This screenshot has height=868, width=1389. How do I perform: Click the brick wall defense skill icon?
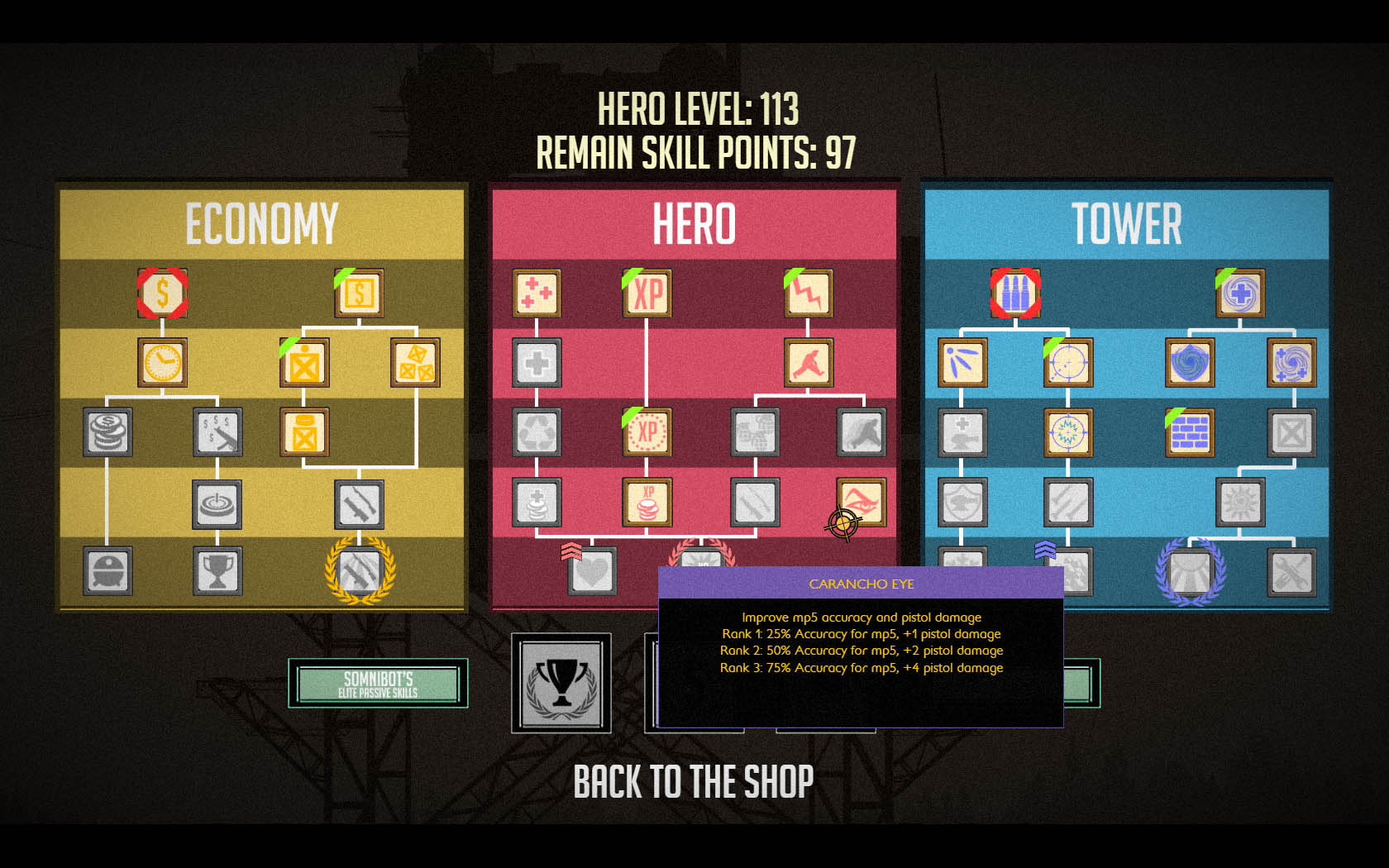point(1189,432)
